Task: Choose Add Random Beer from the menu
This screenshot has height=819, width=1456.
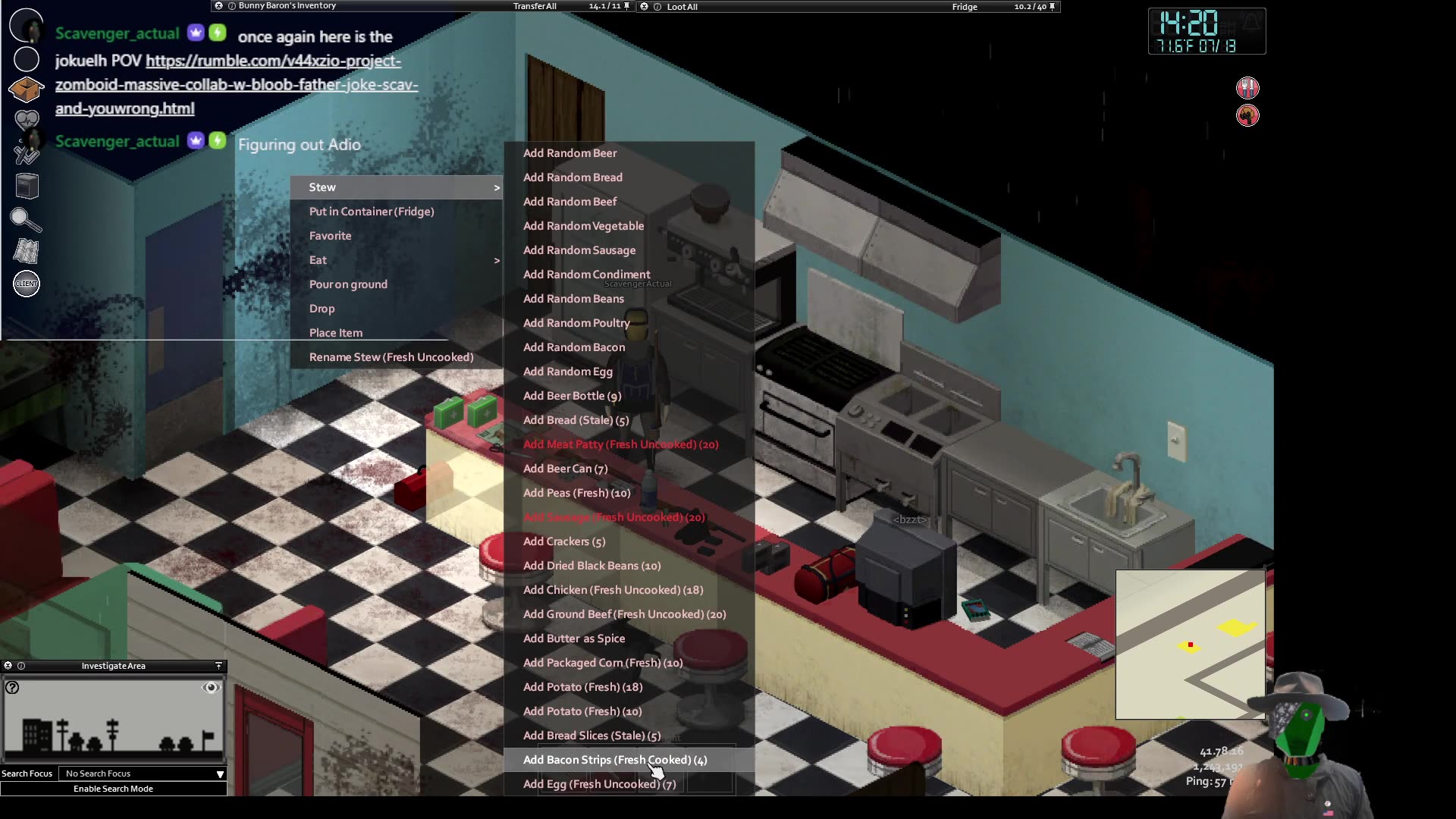Action: coord(570,152)
